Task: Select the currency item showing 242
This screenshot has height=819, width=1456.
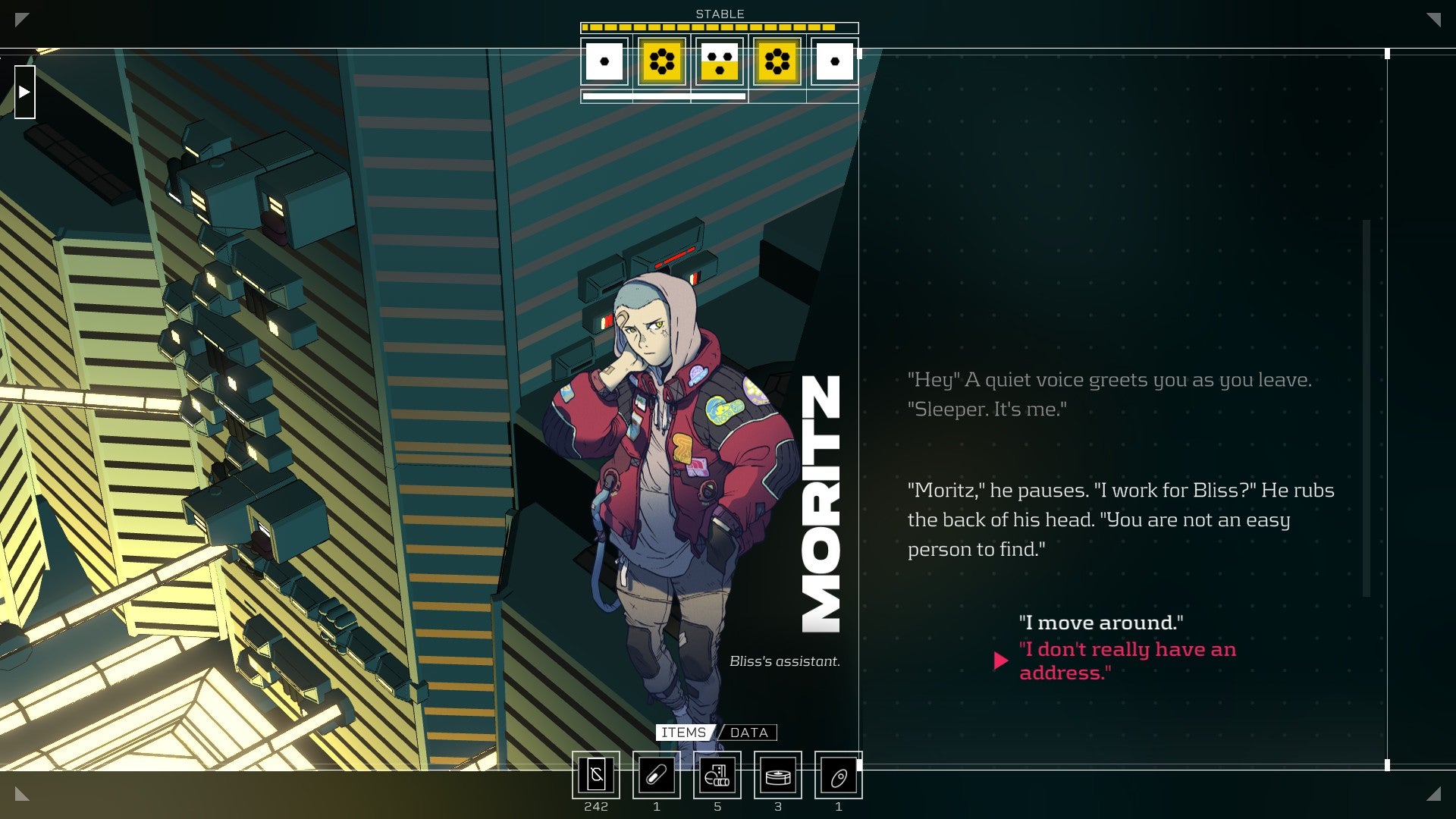Action: coord(597,776)
